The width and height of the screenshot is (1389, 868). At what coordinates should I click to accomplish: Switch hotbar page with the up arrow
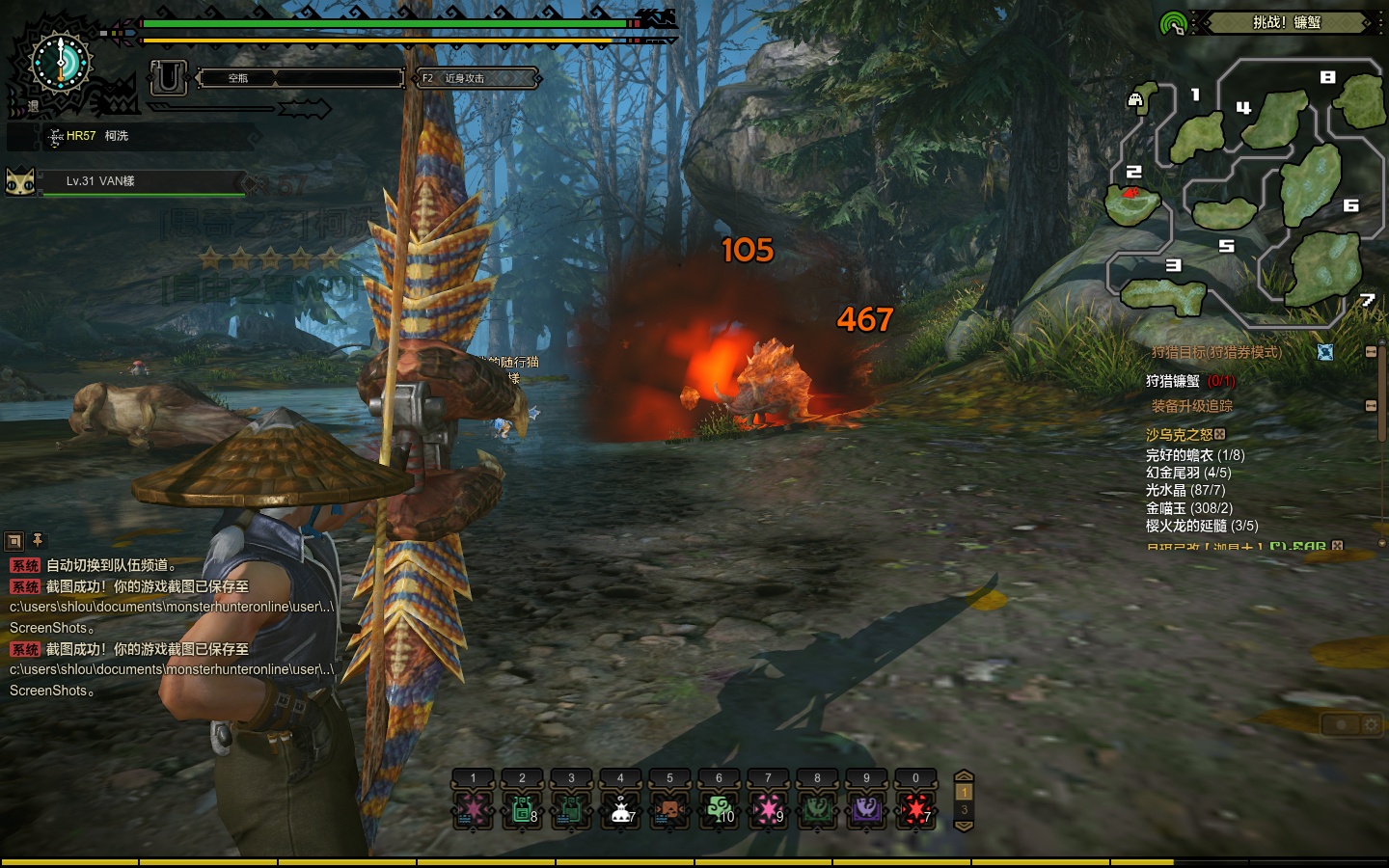964,776
